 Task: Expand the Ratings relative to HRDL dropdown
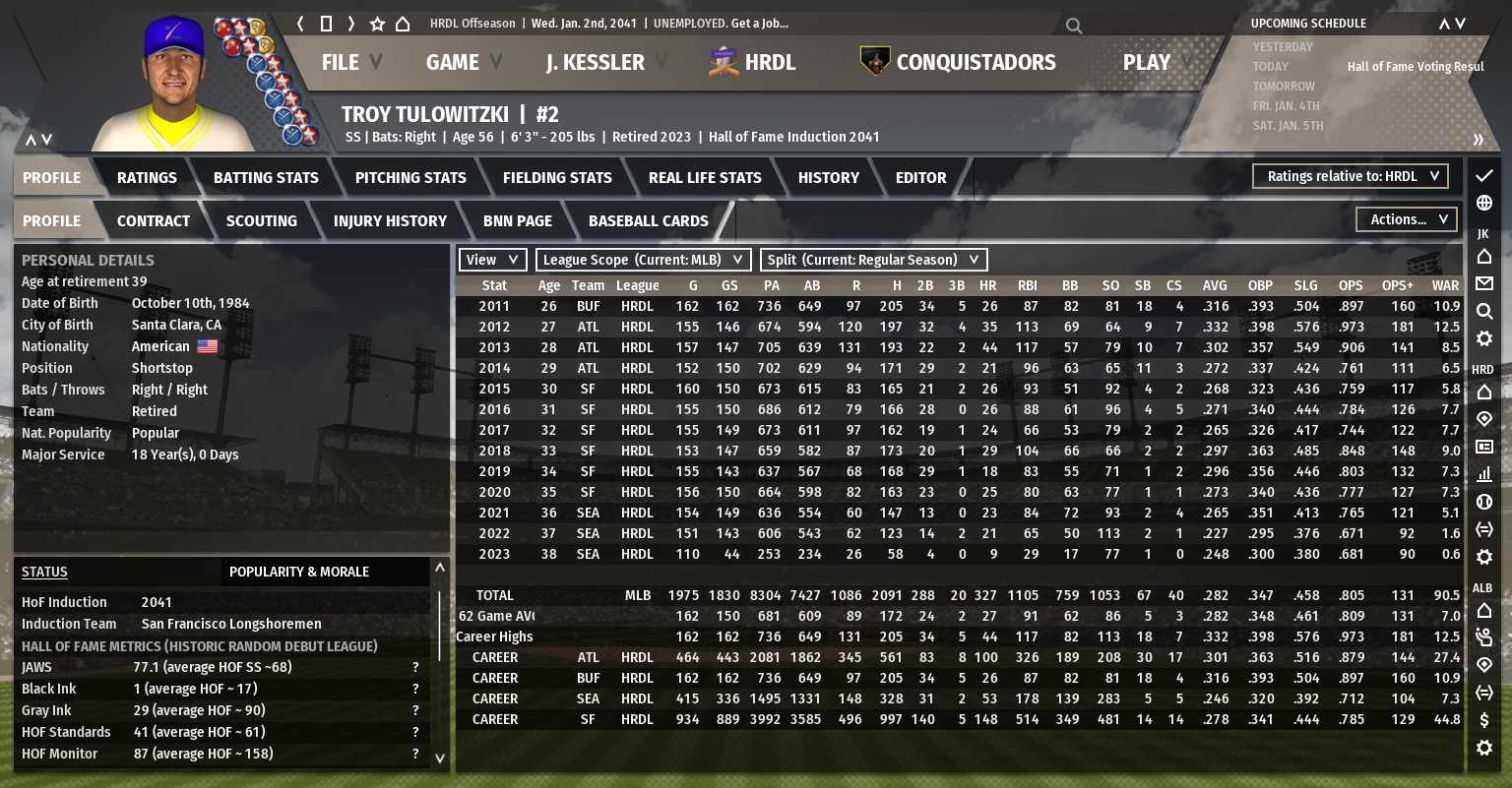pos(1351,176)
